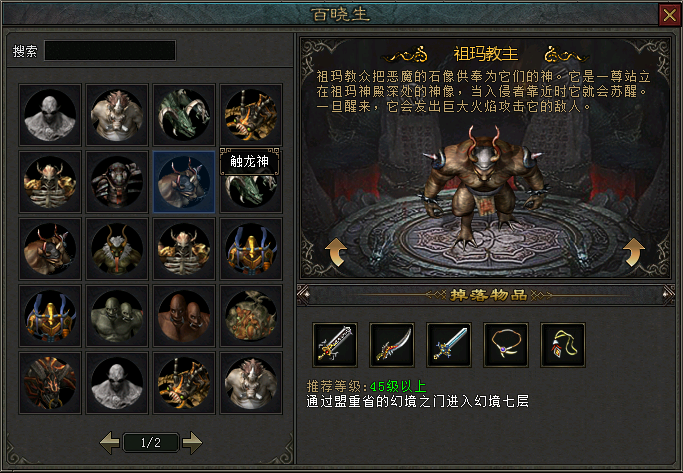Inspect the red gem pendant drop
This screenshot has height=473, width=683.
point(563,343)
